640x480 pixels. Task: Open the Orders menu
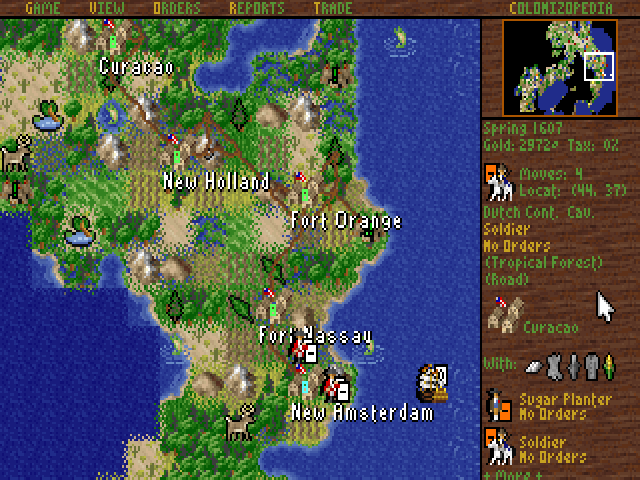177,8
